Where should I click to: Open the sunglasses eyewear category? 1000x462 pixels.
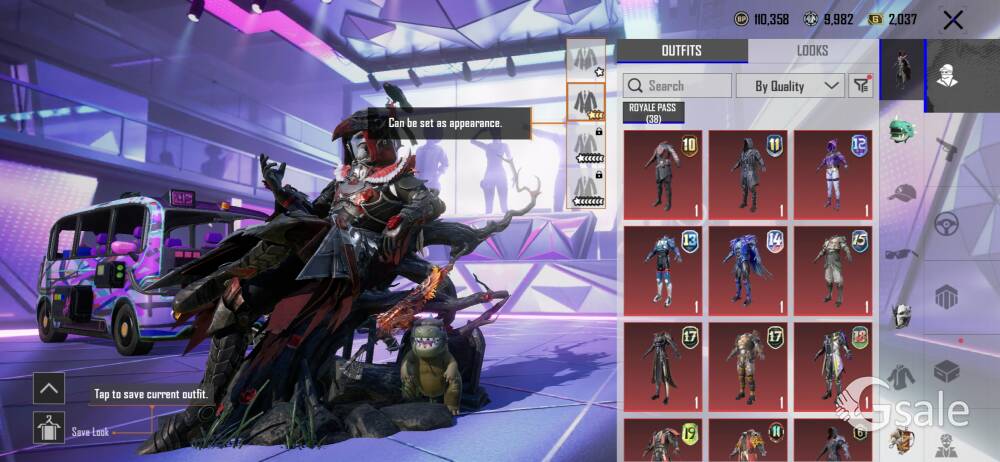click(902, 253)
